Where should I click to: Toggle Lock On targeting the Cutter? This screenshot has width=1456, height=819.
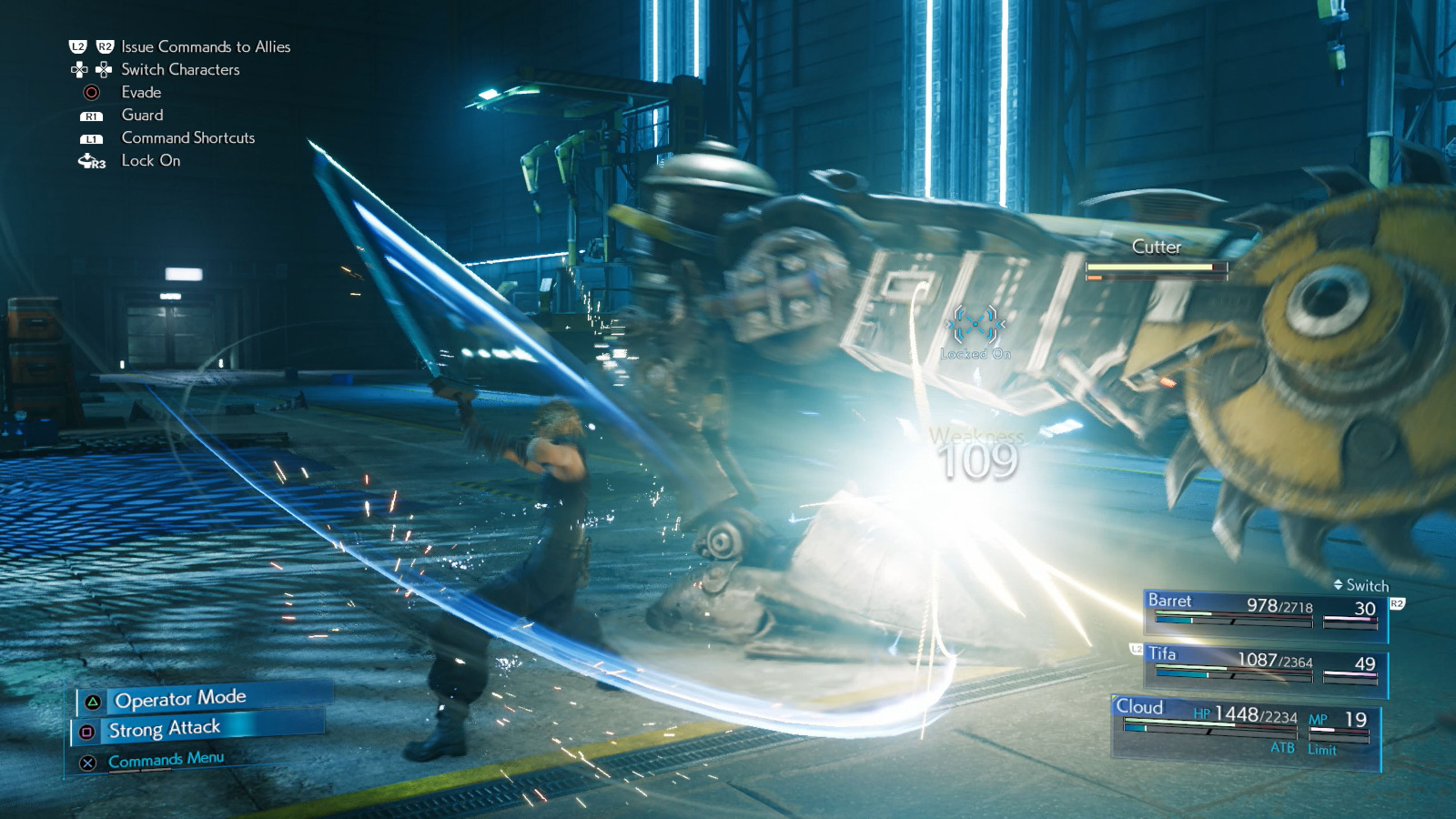[x=150, y=161]
